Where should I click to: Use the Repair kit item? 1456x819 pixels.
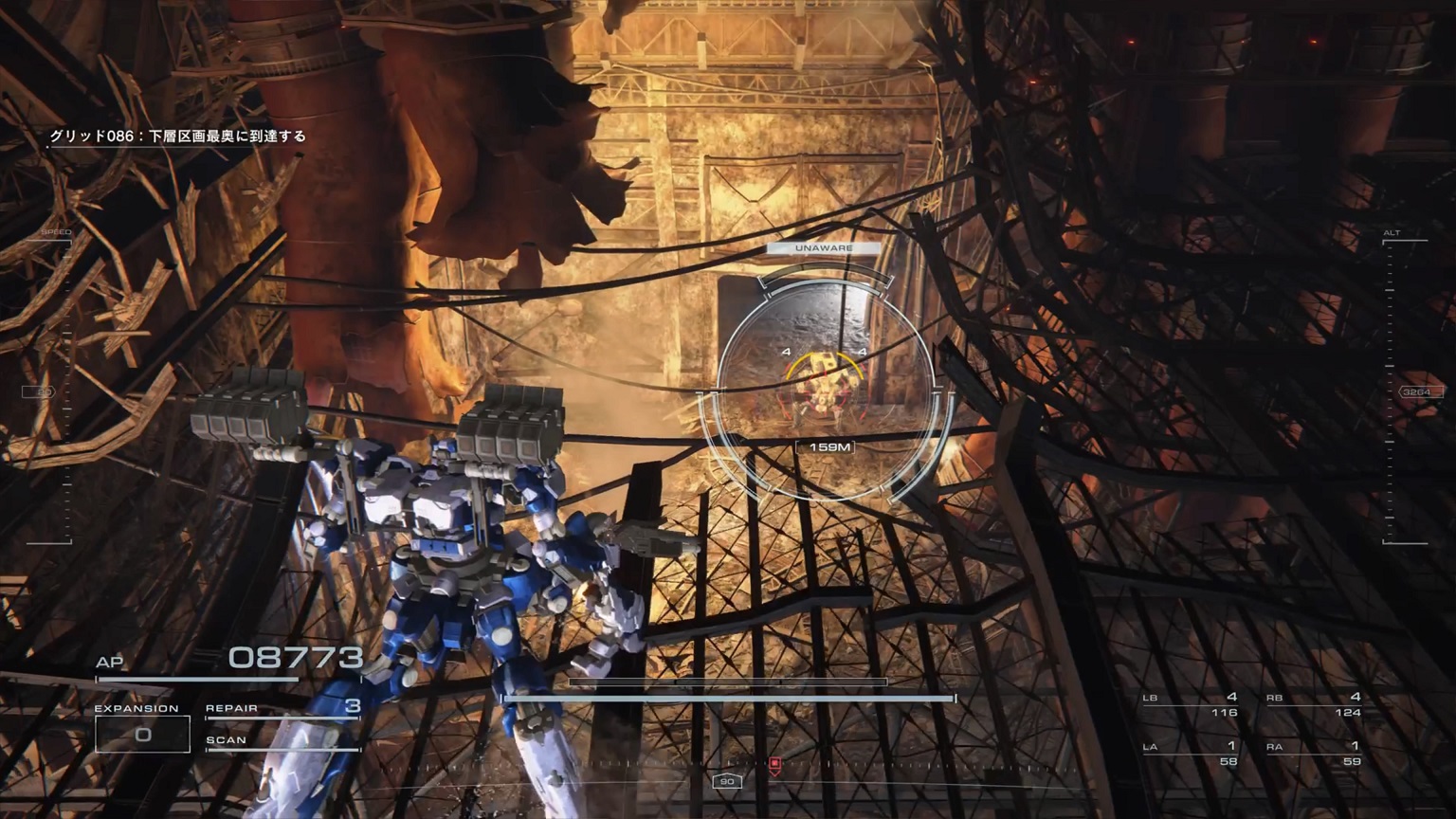[282, 708]
